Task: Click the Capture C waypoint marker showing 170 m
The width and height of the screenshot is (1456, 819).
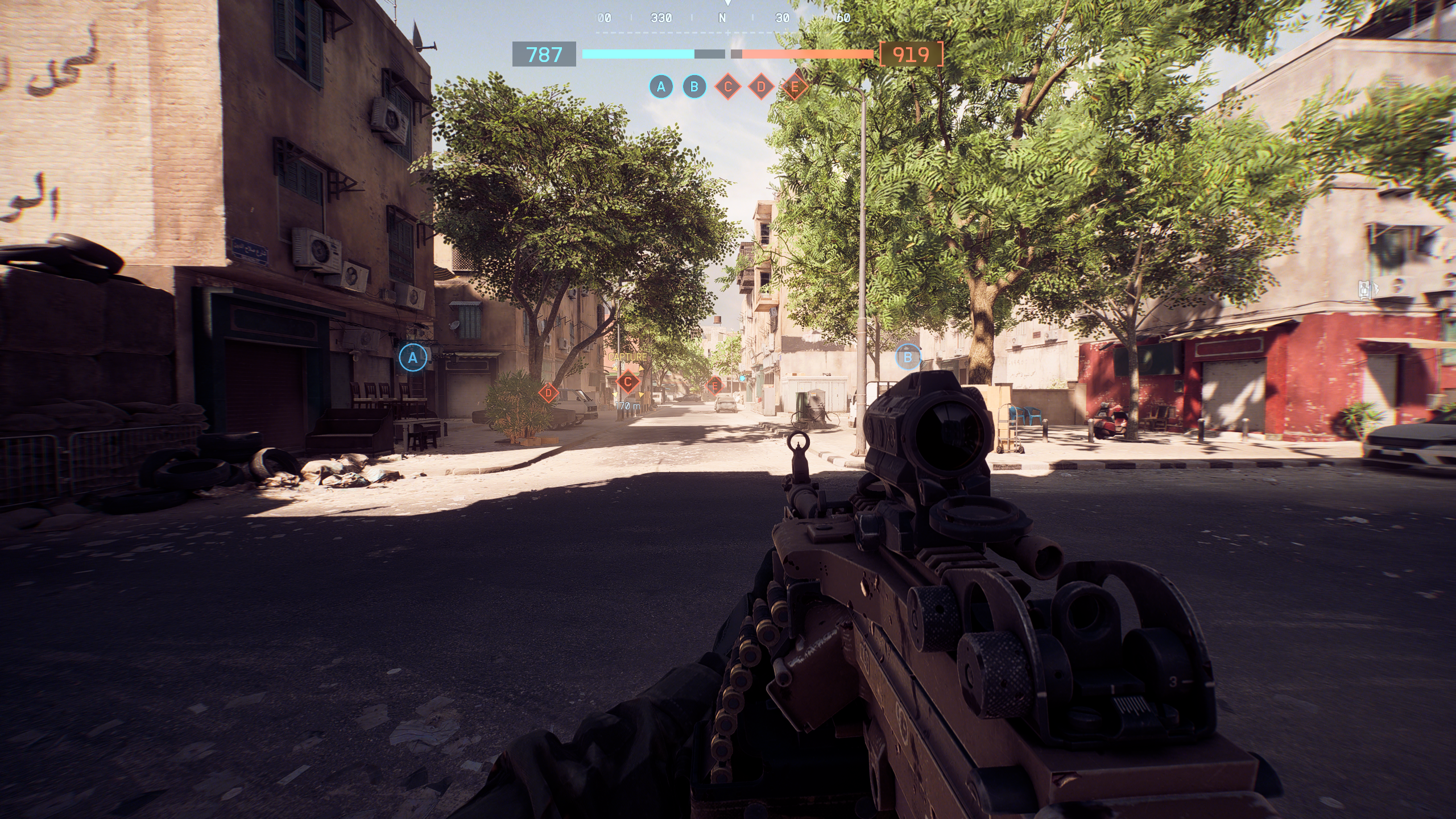Action: click(x=628, y=382)
